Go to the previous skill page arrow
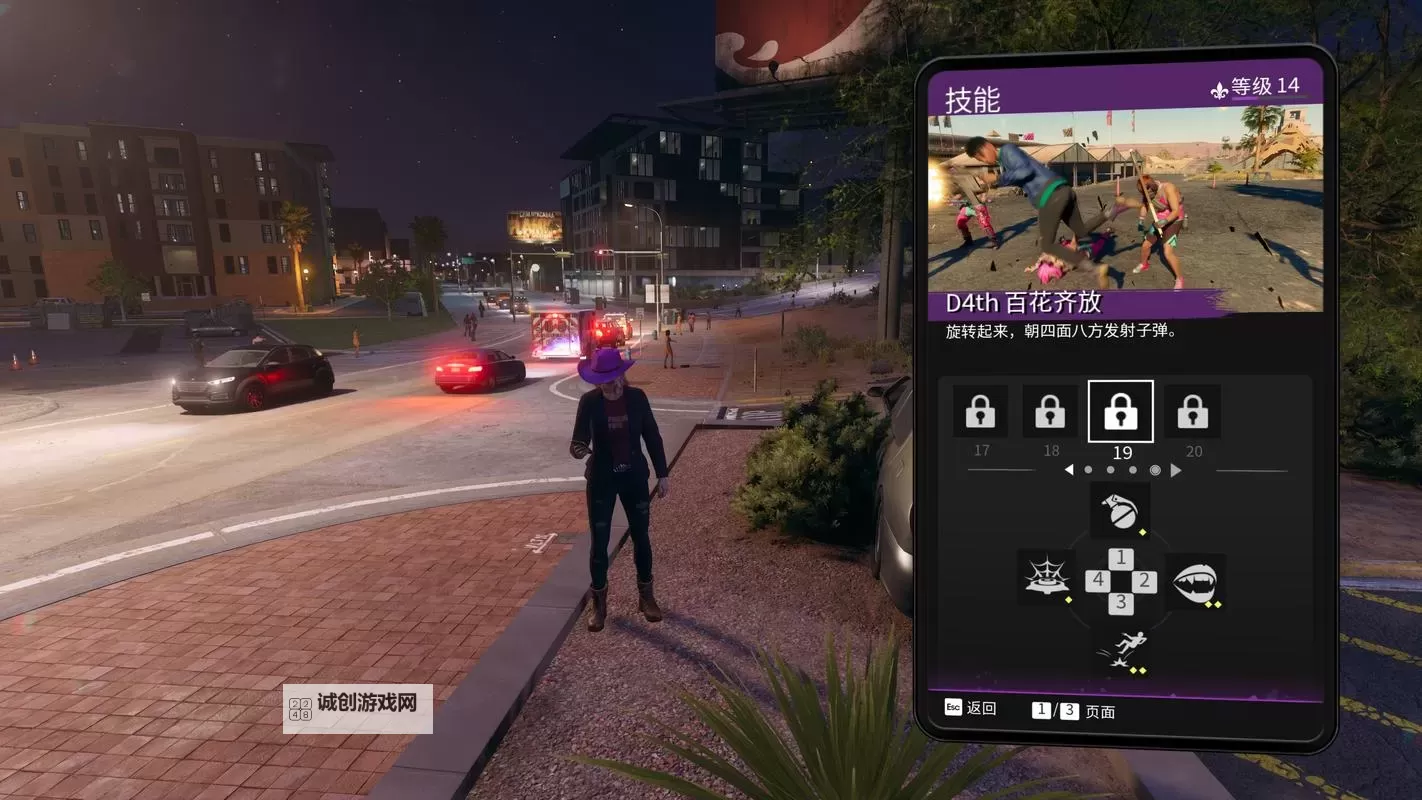This screenshot has width=1422, height=800. [1068, 470]
